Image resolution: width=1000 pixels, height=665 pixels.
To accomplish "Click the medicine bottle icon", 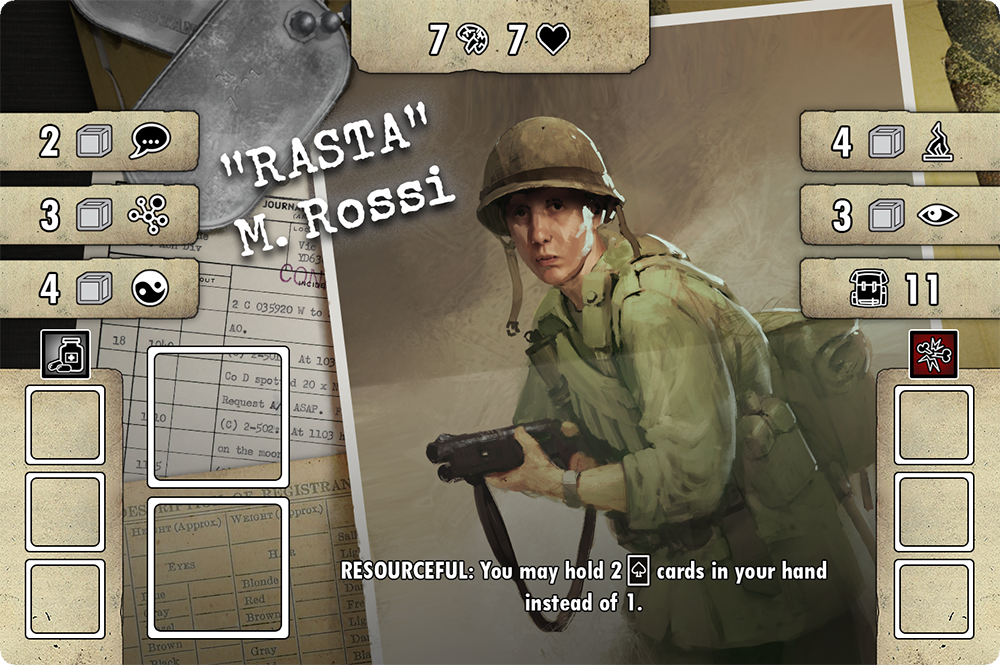I will pos(66,355).
